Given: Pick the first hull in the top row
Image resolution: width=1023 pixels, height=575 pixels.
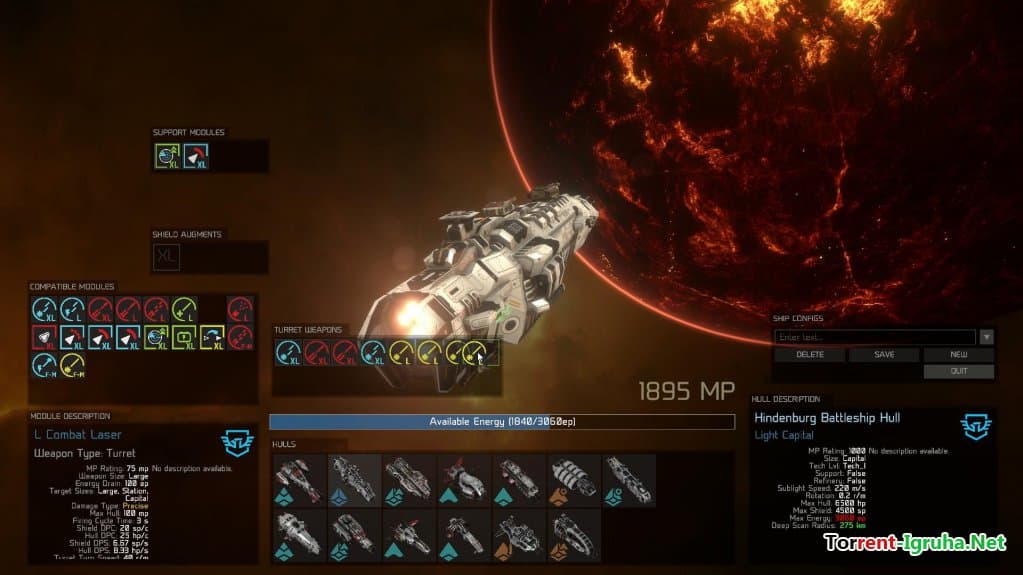Looking at the screenshot, I should tap(299, 480).
